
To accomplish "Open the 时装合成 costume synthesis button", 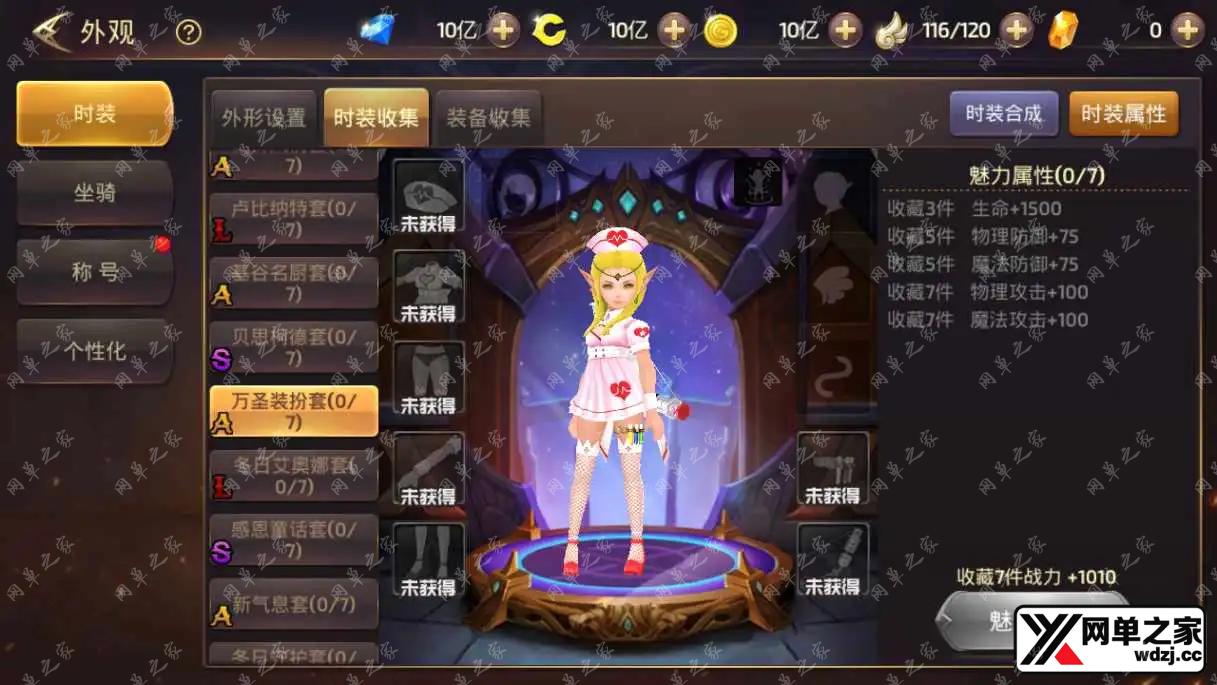I will [1003, 114].
